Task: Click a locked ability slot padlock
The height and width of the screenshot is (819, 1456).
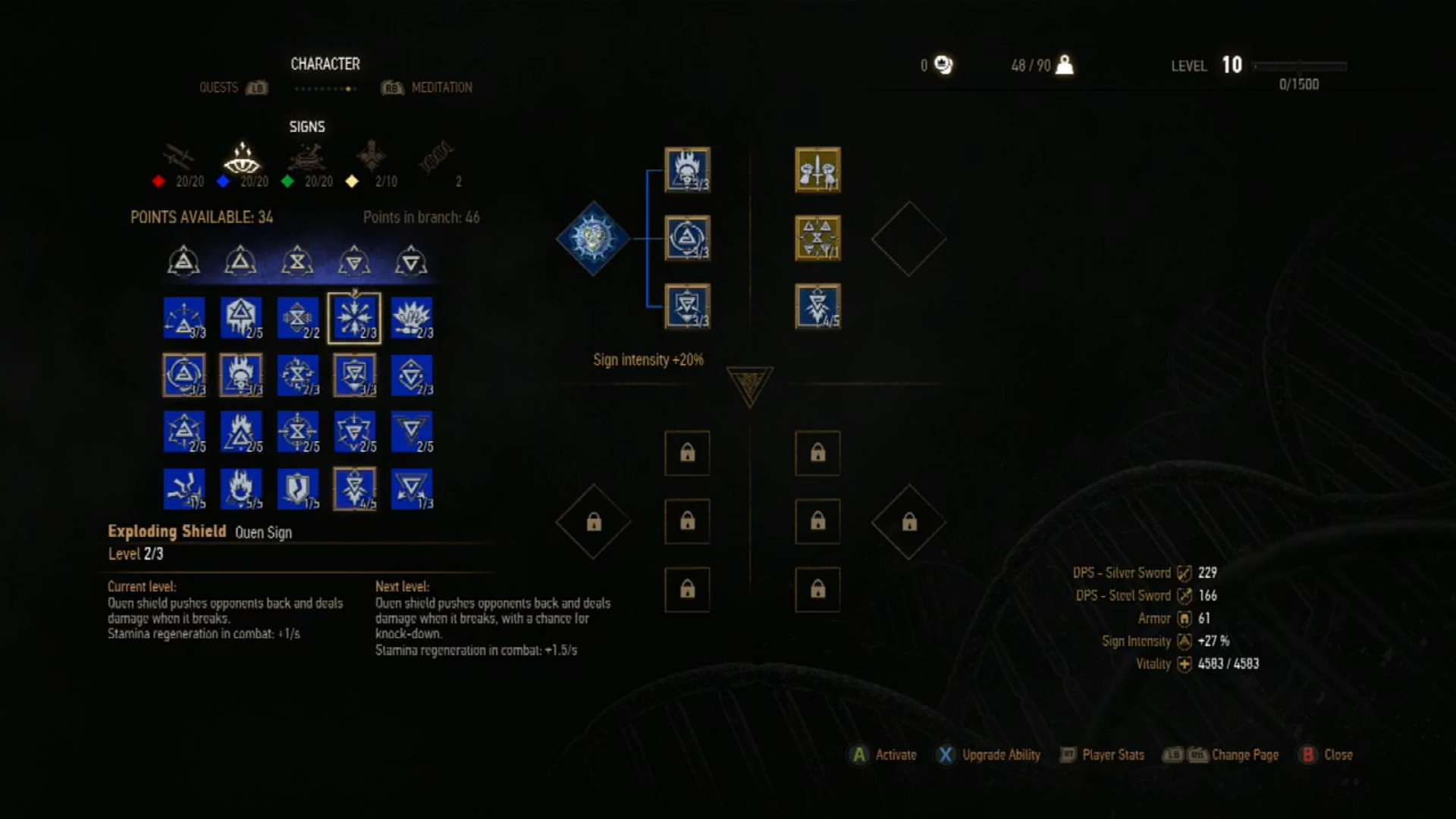Action: point(687,453)
